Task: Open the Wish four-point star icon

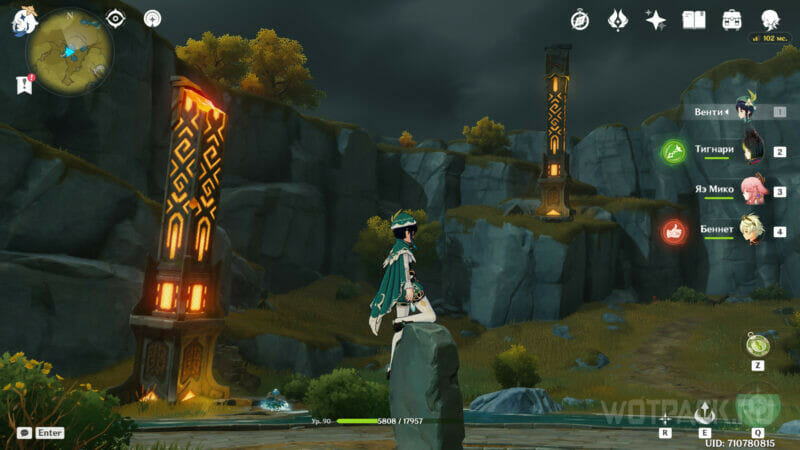Action: (656, 20)
